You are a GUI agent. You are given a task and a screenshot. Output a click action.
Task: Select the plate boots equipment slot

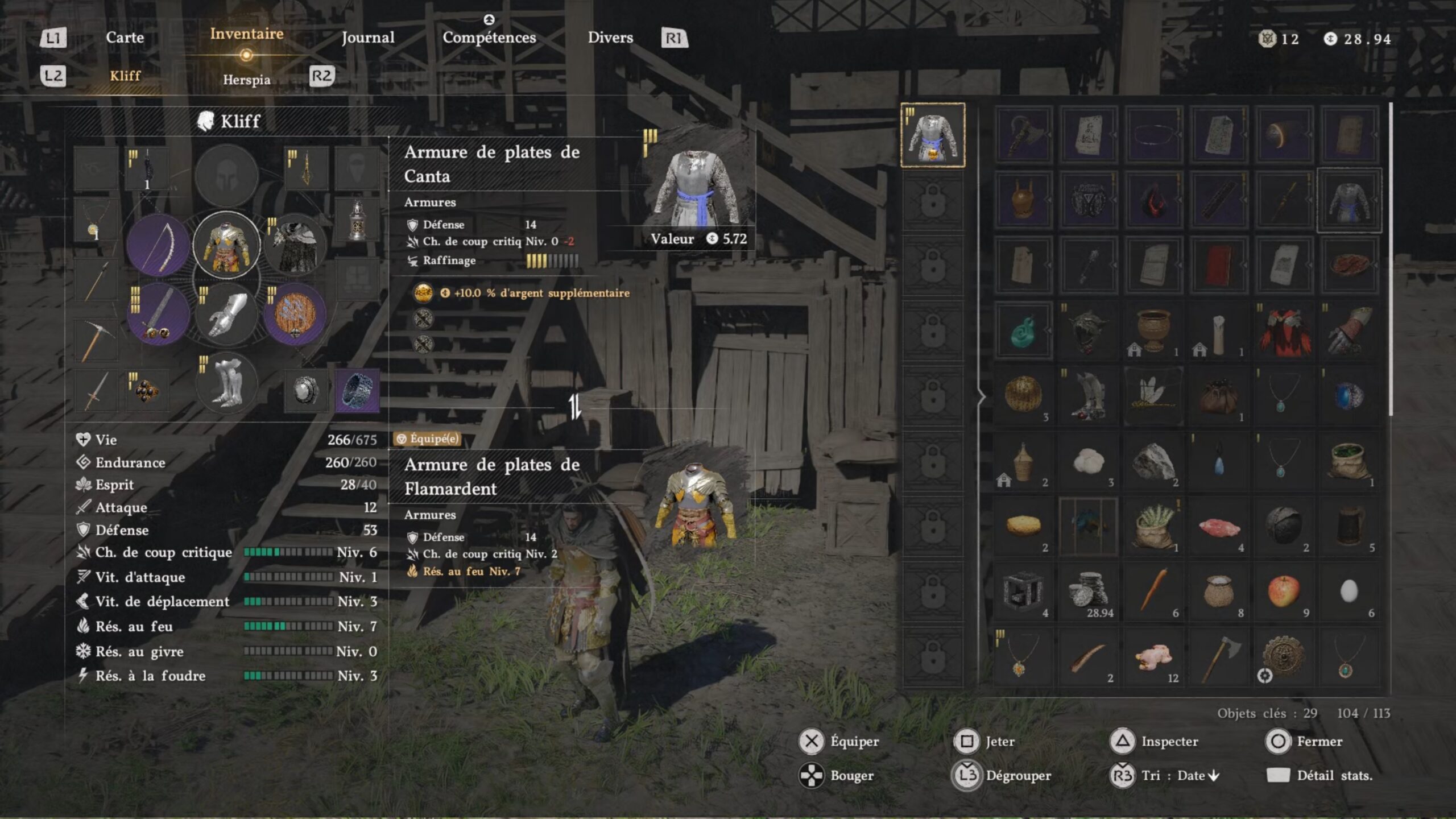pos(226,382)
